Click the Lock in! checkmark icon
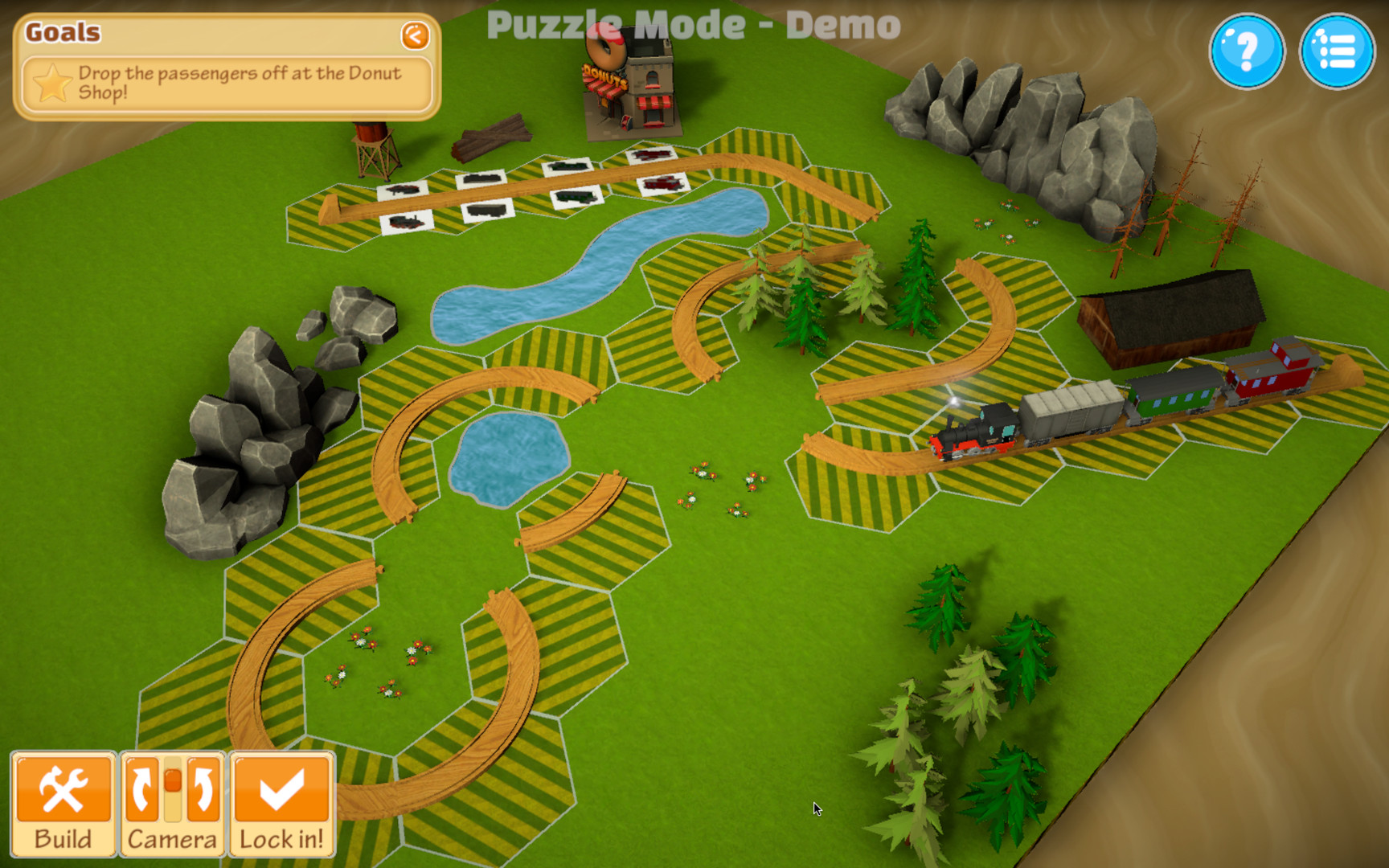The width and height of the screenshot is (1389, 868). [x=281, y=788]
